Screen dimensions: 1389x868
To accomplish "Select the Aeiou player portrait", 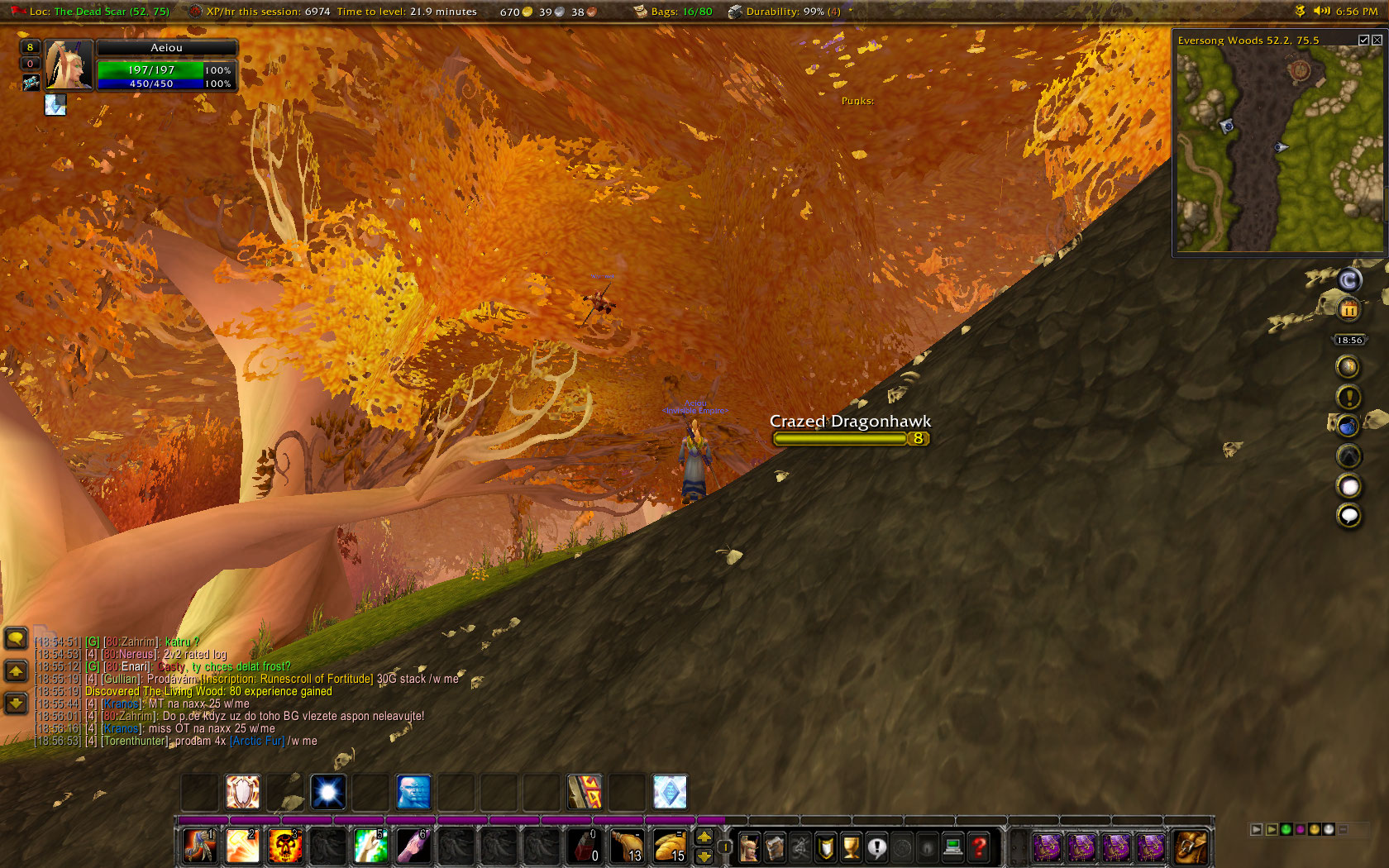I will [x=69, y=64].
